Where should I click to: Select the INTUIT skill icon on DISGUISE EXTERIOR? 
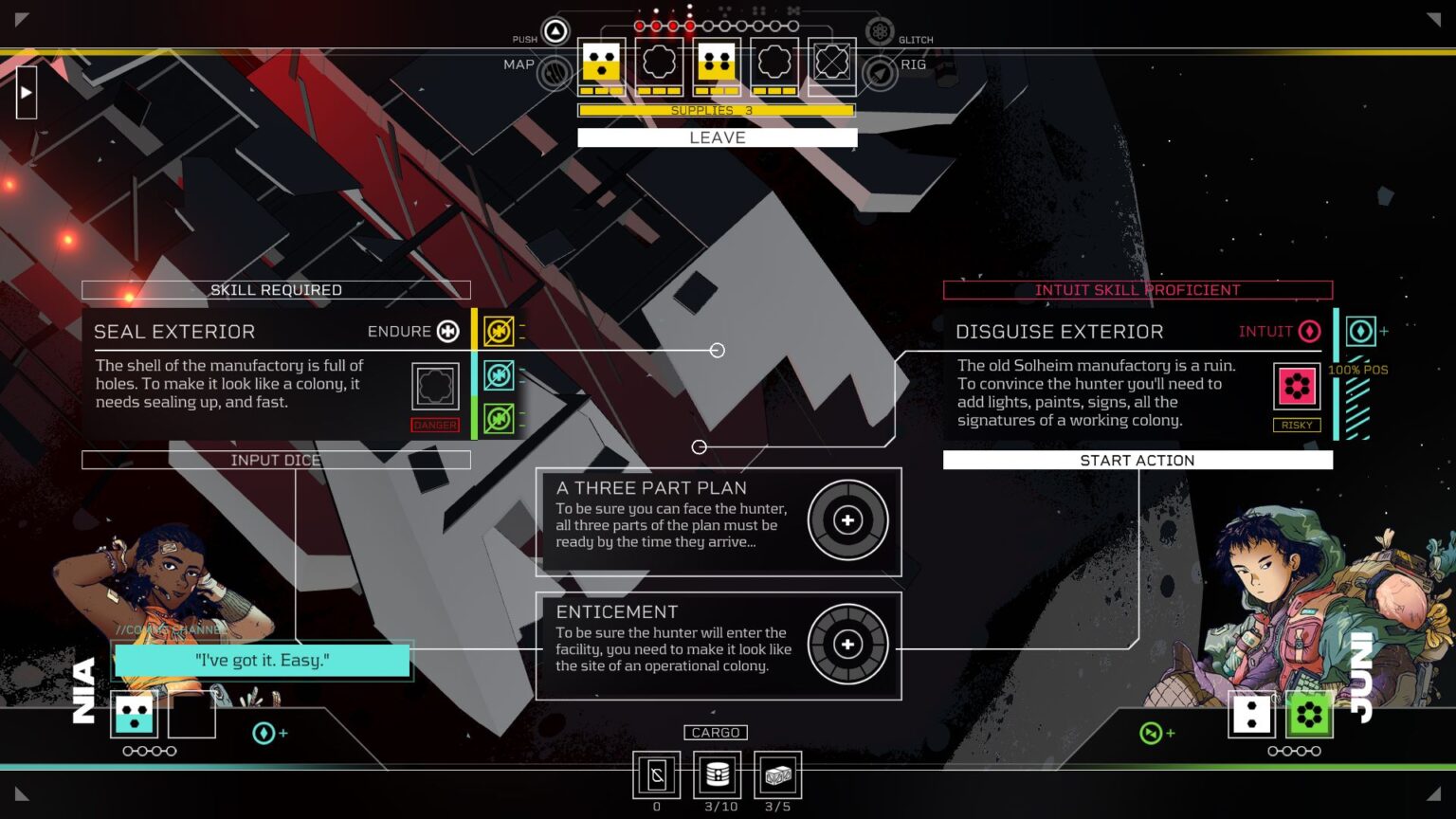[1310, 332]
